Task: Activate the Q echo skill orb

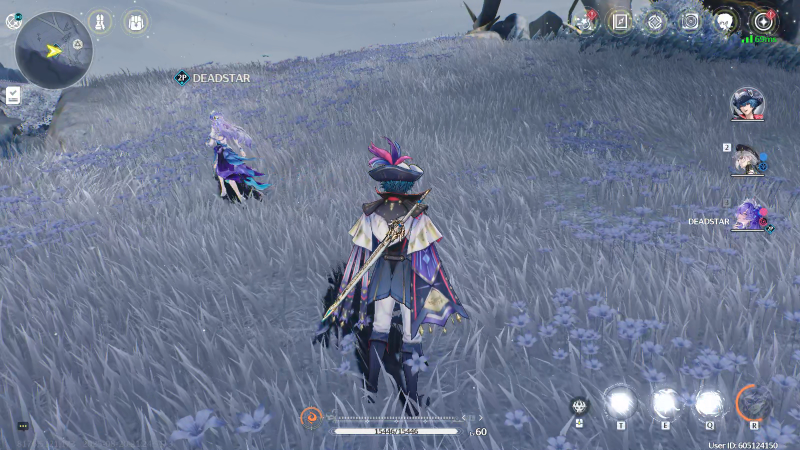Action: [x=709, y=402]
